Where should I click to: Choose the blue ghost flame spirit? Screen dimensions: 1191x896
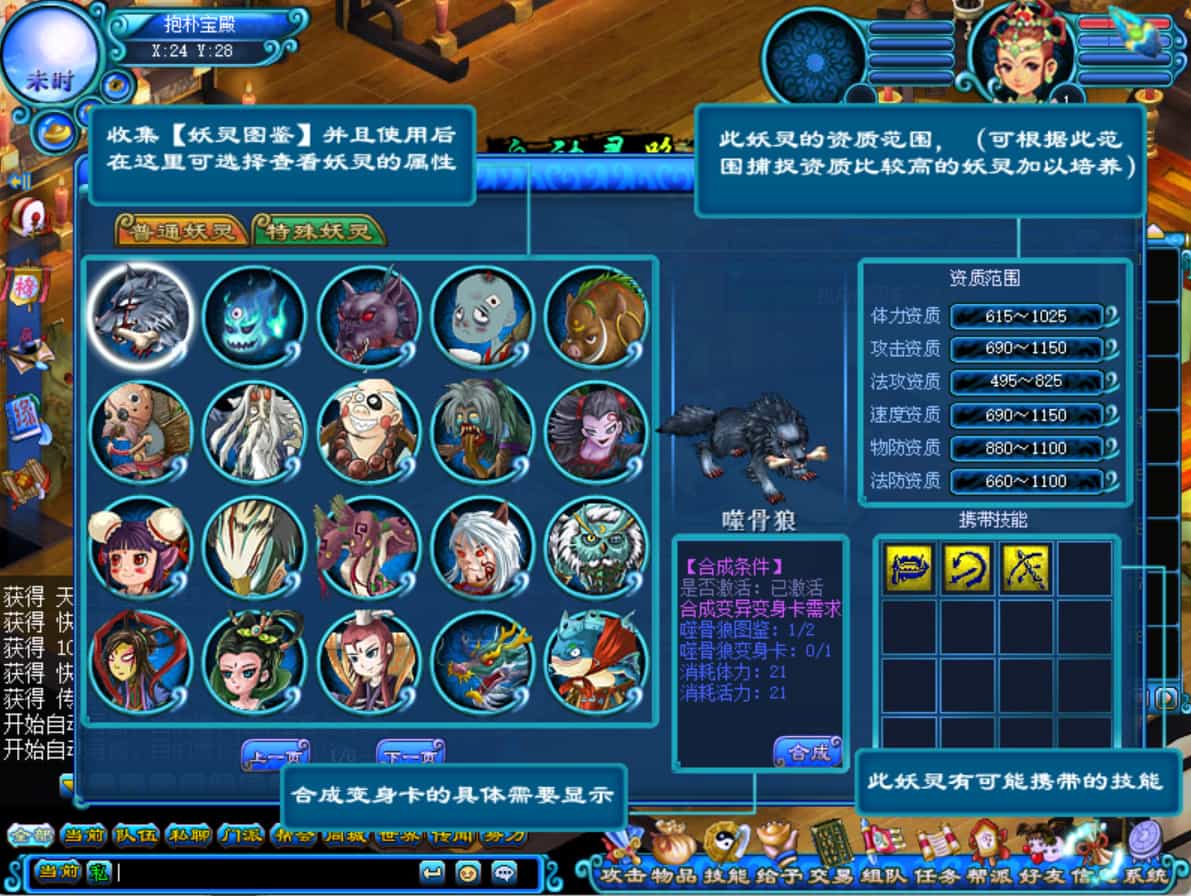click(253, 316)
